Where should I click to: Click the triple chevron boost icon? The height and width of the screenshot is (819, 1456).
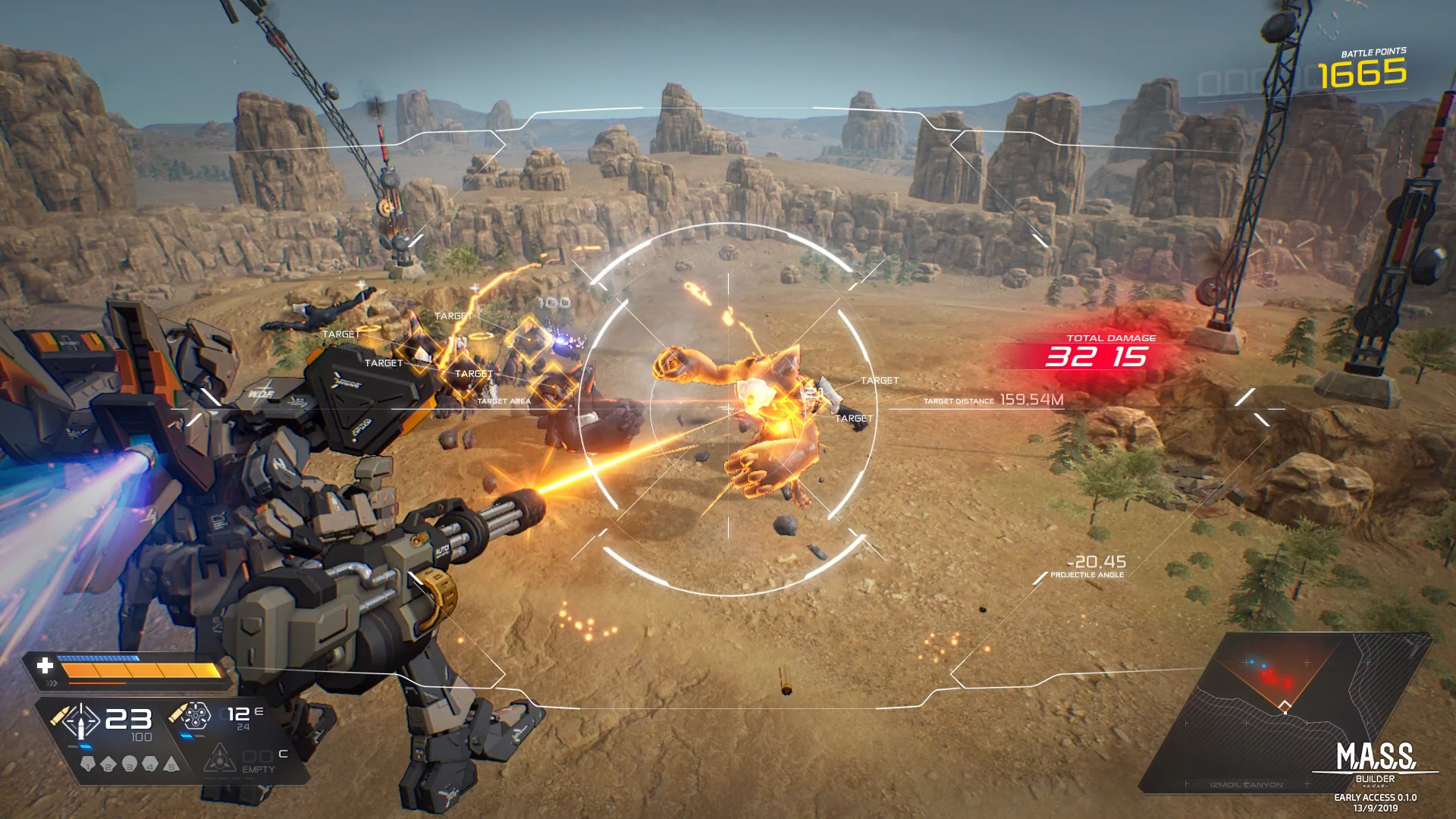point(52,683)
